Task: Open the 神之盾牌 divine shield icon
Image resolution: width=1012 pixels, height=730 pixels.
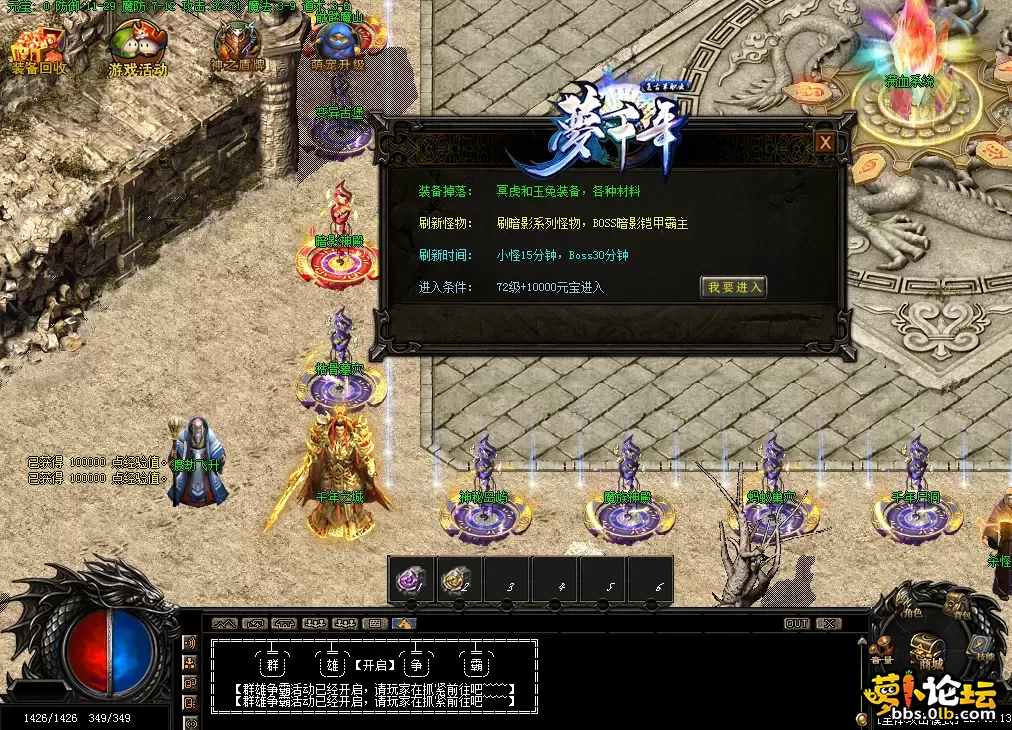Action: coord(237,45)
